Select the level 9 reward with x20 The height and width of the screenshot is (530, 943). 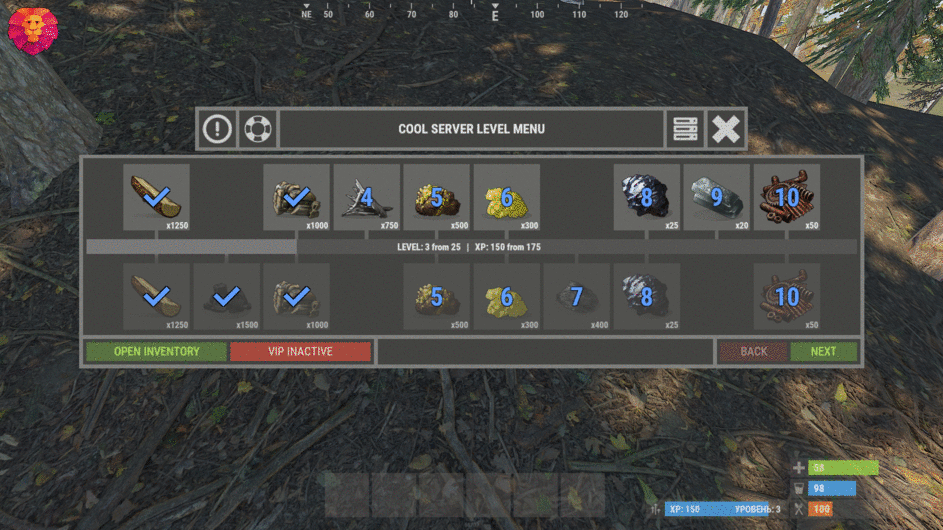tap(716, 197)
